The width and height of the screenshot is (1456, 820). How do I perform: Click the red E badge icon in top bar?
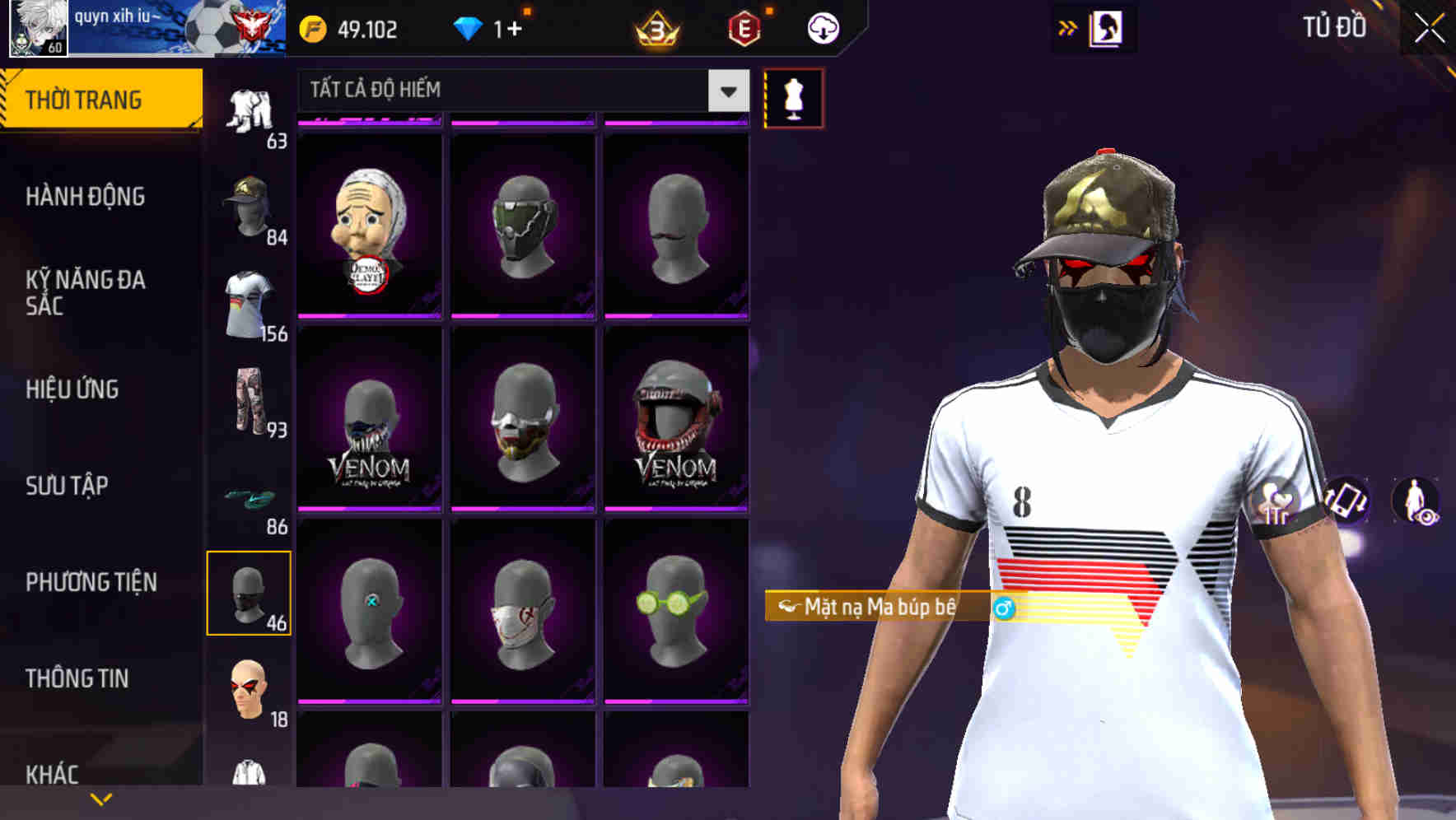click(745, 27)
